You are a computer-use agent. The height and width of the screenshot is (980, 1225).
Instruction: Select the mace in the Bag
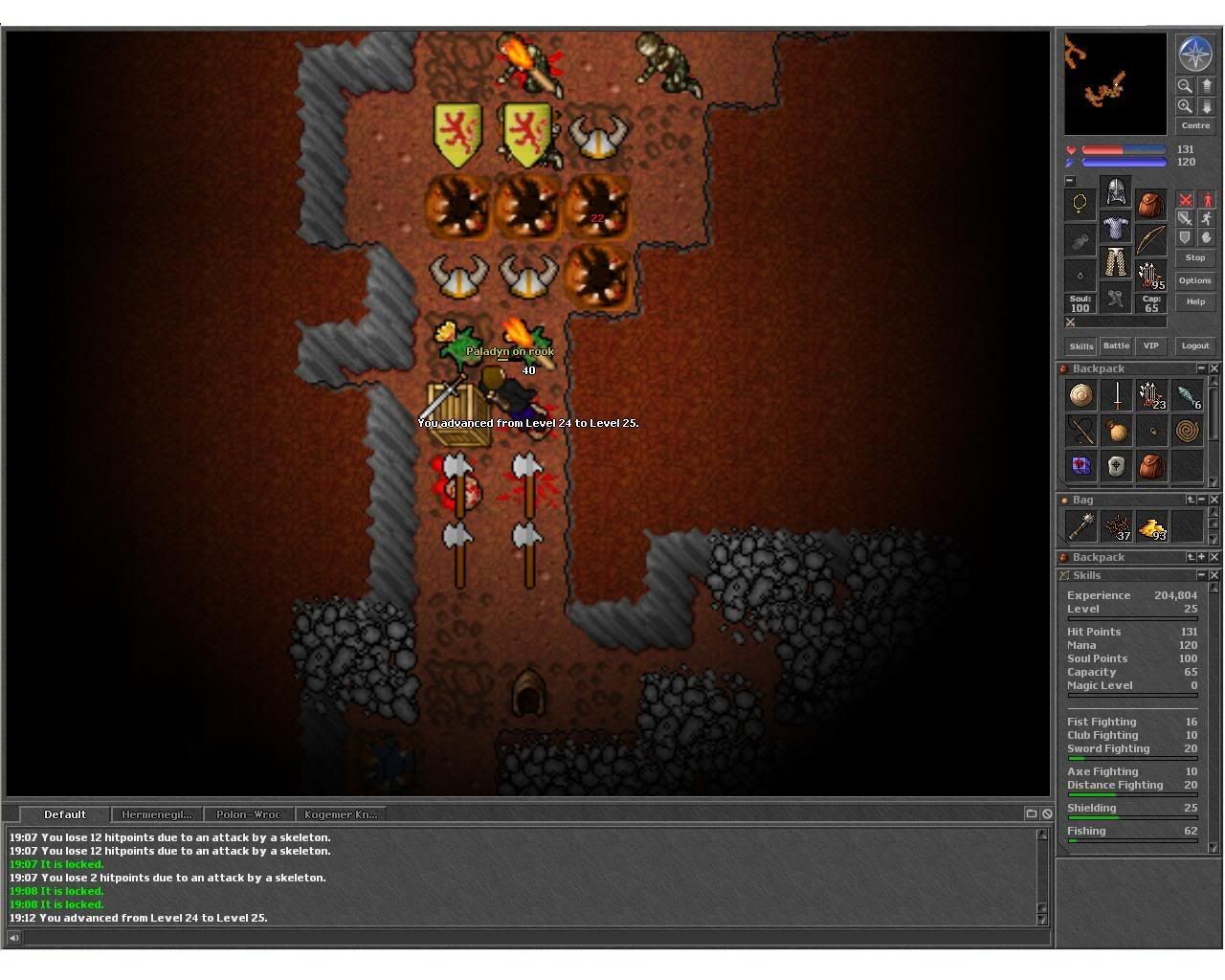(x=1081, y=525)
